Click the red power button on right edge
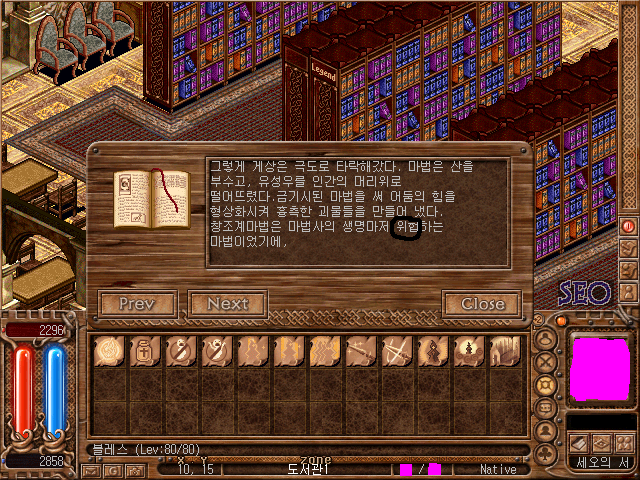 click(x=629, y=226)
